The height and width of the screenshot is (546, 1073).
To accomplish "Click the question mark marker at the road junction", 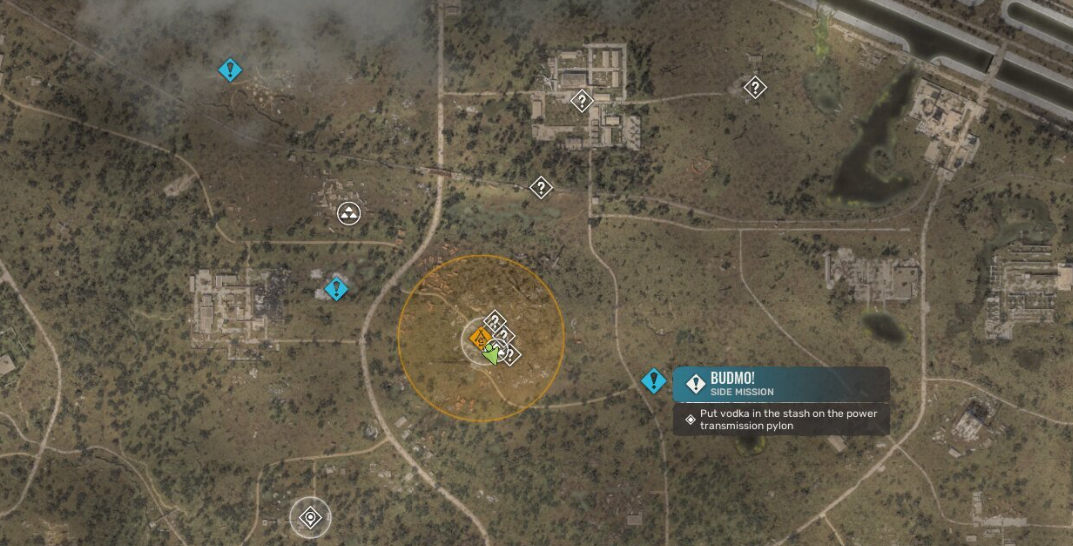I will (541, 187).
